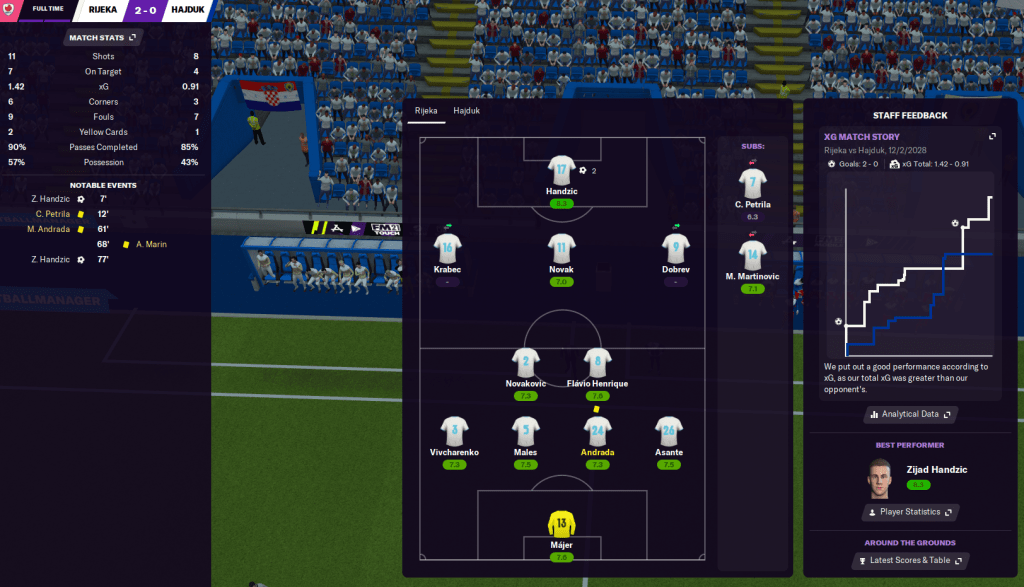Select substitute C. Petrila
1024x587 pixels.
pyautogui.click(x=752, y=183)
